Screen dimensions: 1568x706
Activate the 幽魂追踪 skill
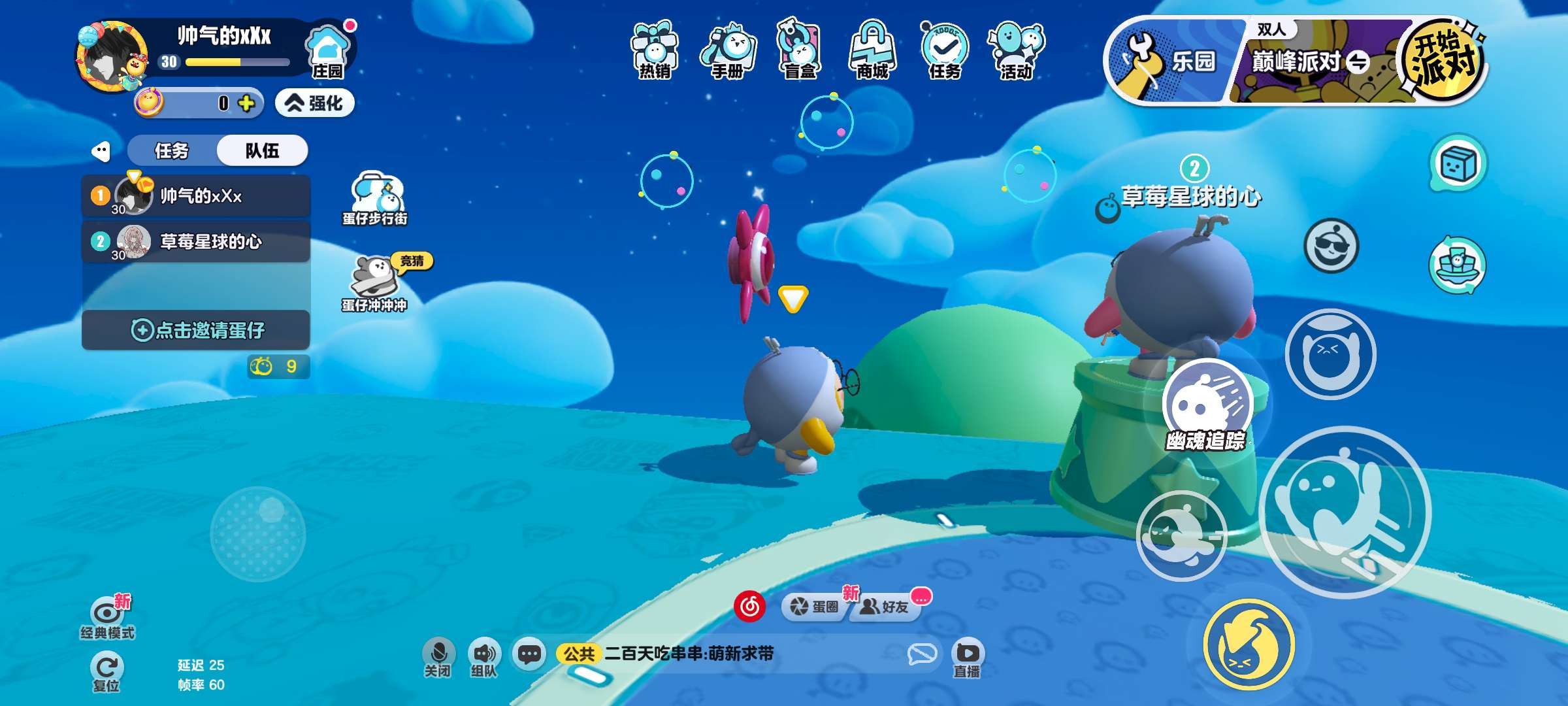[x=1206, y=405]
